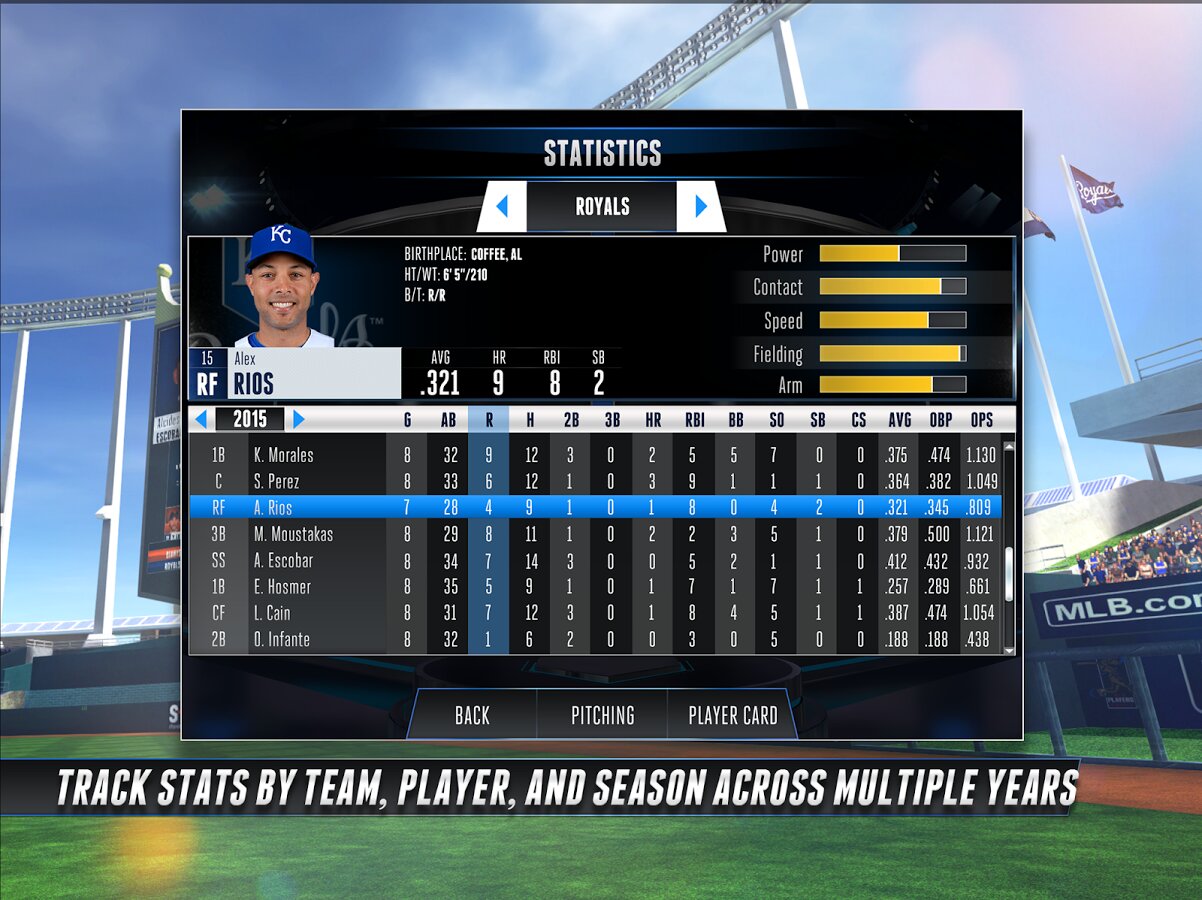This screenshot has width=1202, height=900.
Task: Sort by the OBP column header
Action: (x=940, y=421)
